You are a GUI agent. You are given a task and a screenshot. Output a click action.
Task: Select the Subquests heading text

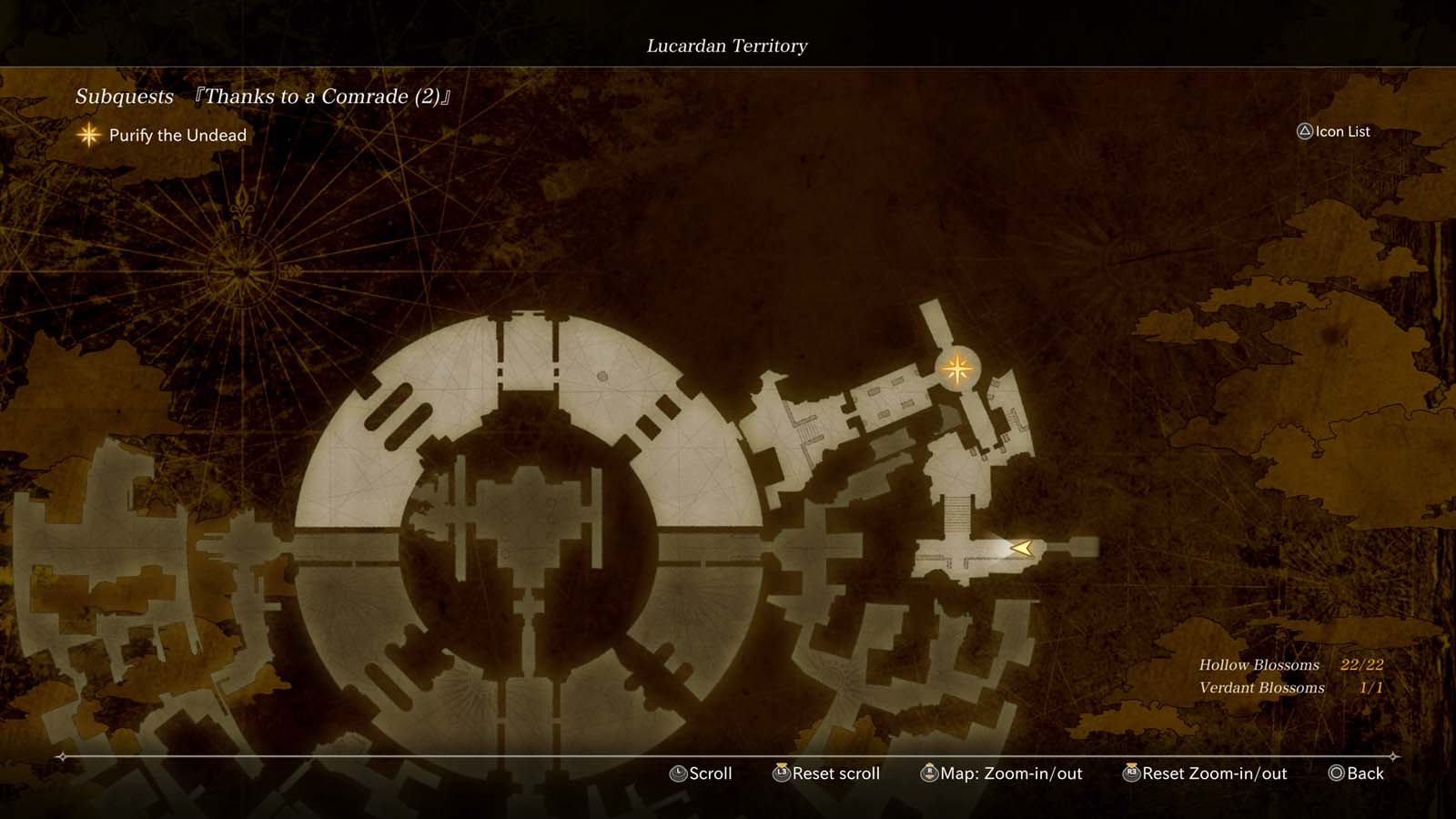pos(126,96)
